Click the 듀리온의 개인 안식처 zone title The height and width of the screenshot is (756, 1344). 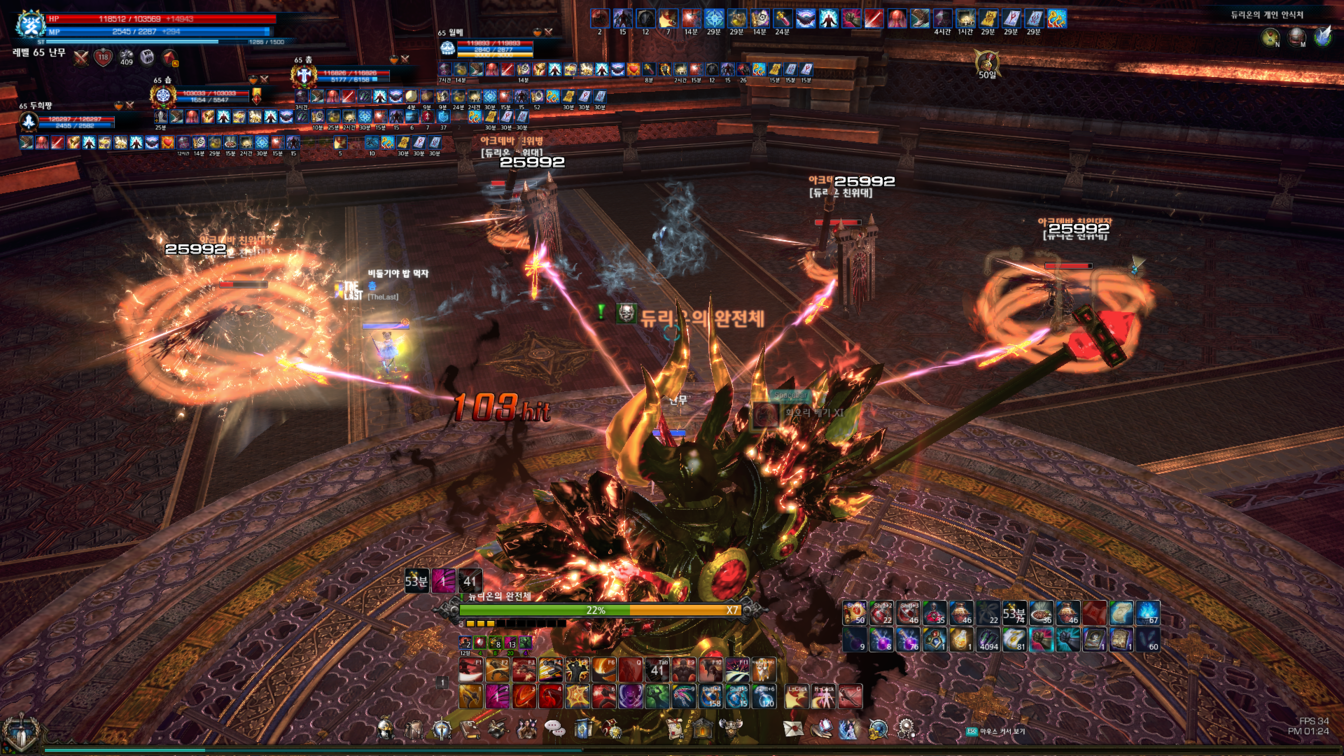click(x=1267, y=15)
